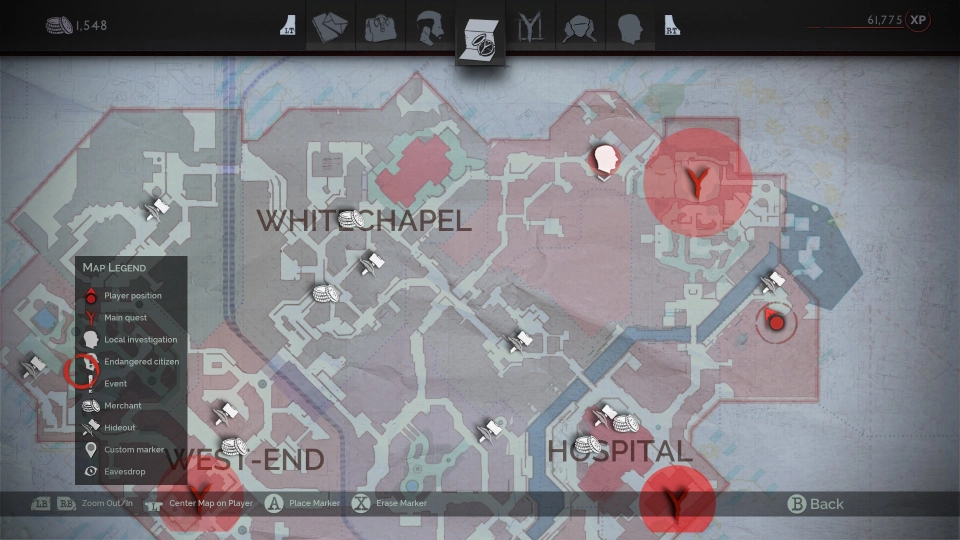Click the main quest marker near Hospital
960x540 pixels.
coord(677,499)
